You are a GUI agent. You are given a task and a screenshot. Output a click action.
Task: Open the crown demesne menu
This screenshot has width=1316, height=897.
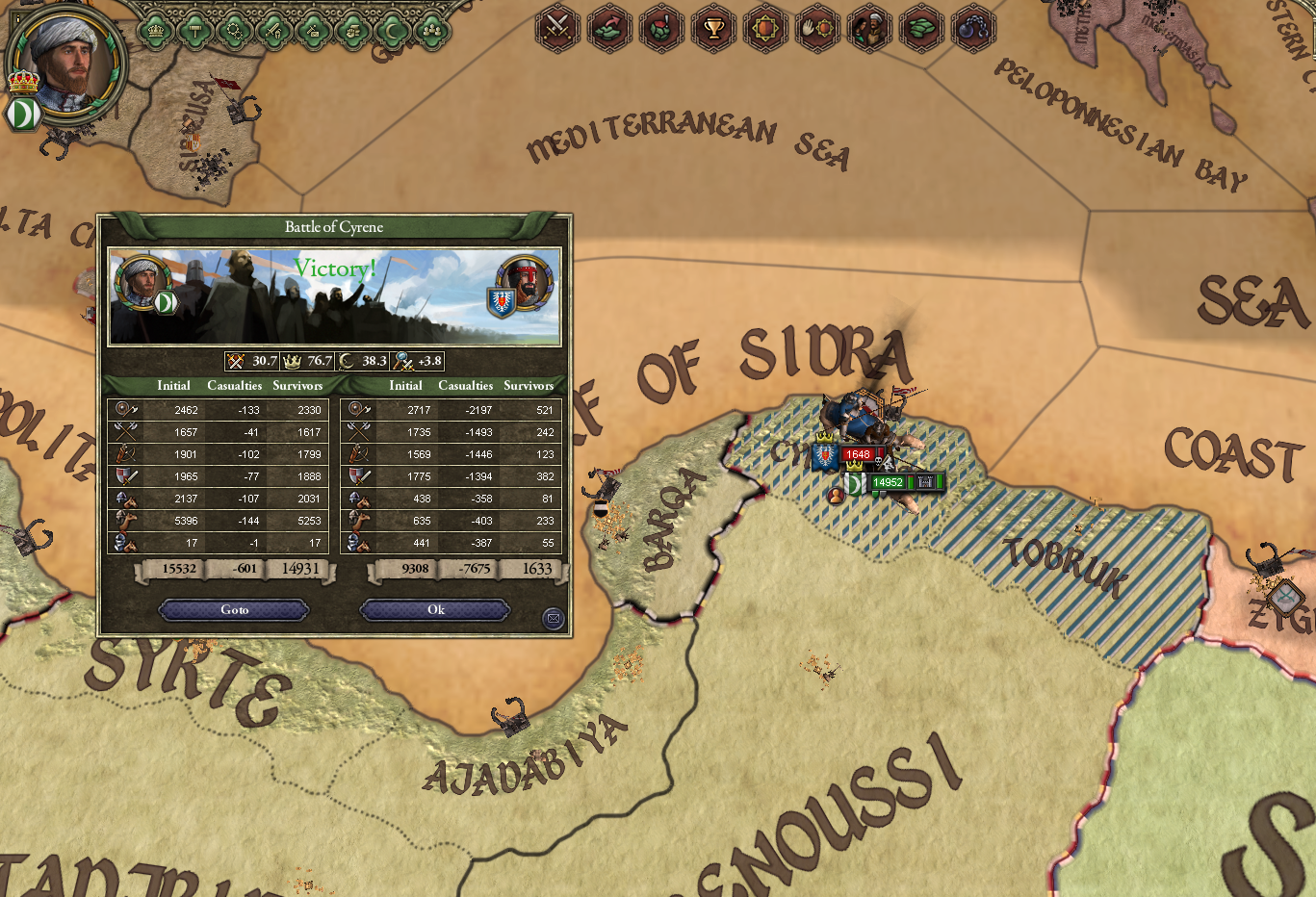coord(156,29)
